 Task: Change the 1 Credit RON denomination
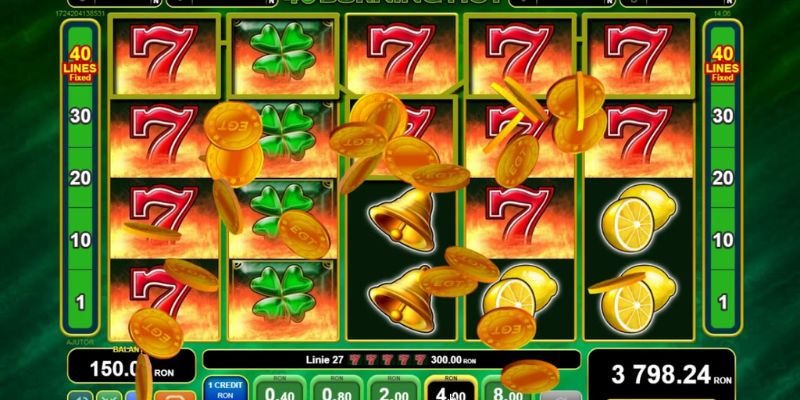tap(223, 388)
